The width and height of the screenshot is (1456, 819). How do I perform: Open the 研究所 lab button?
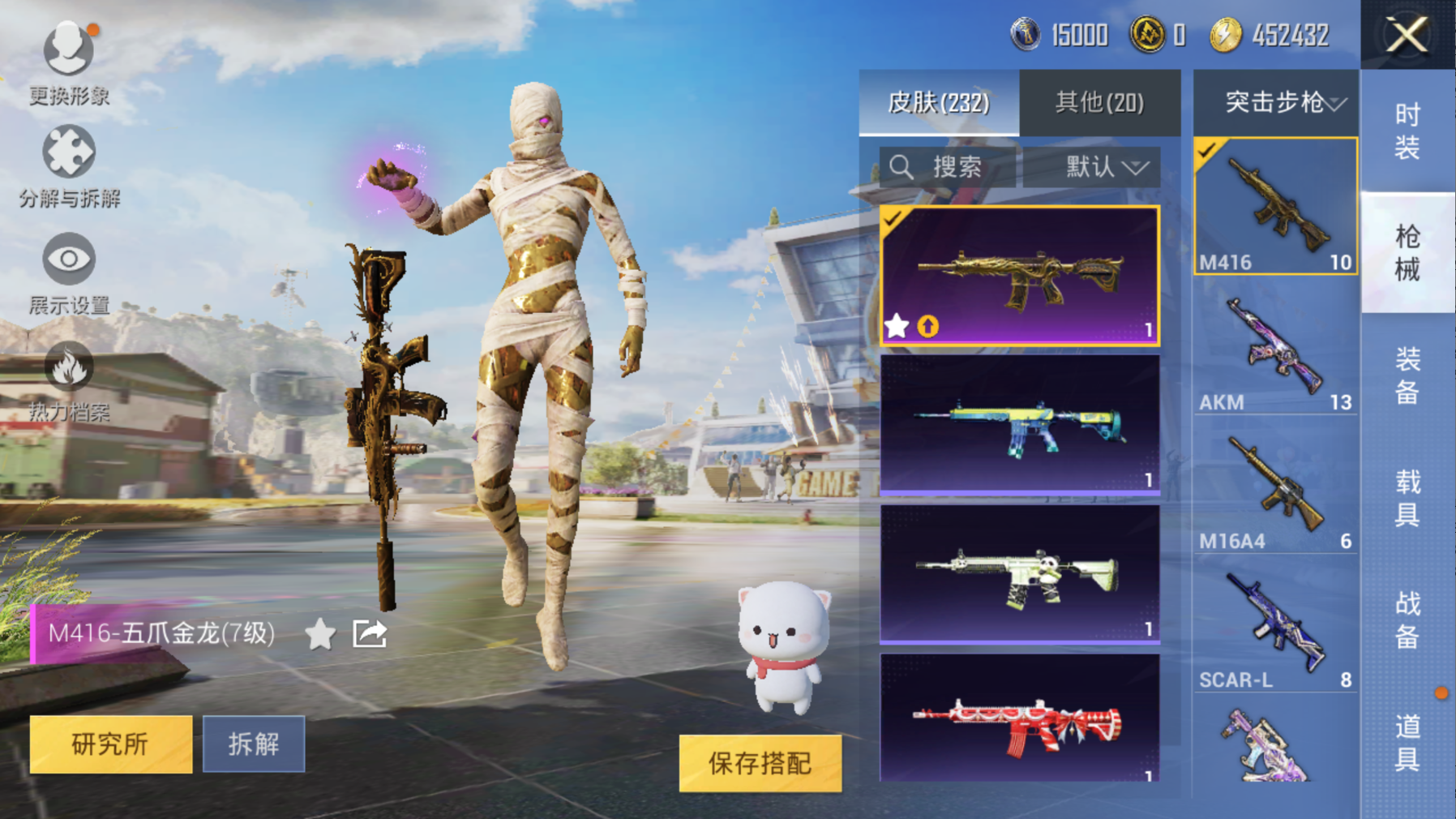[111, 744]
